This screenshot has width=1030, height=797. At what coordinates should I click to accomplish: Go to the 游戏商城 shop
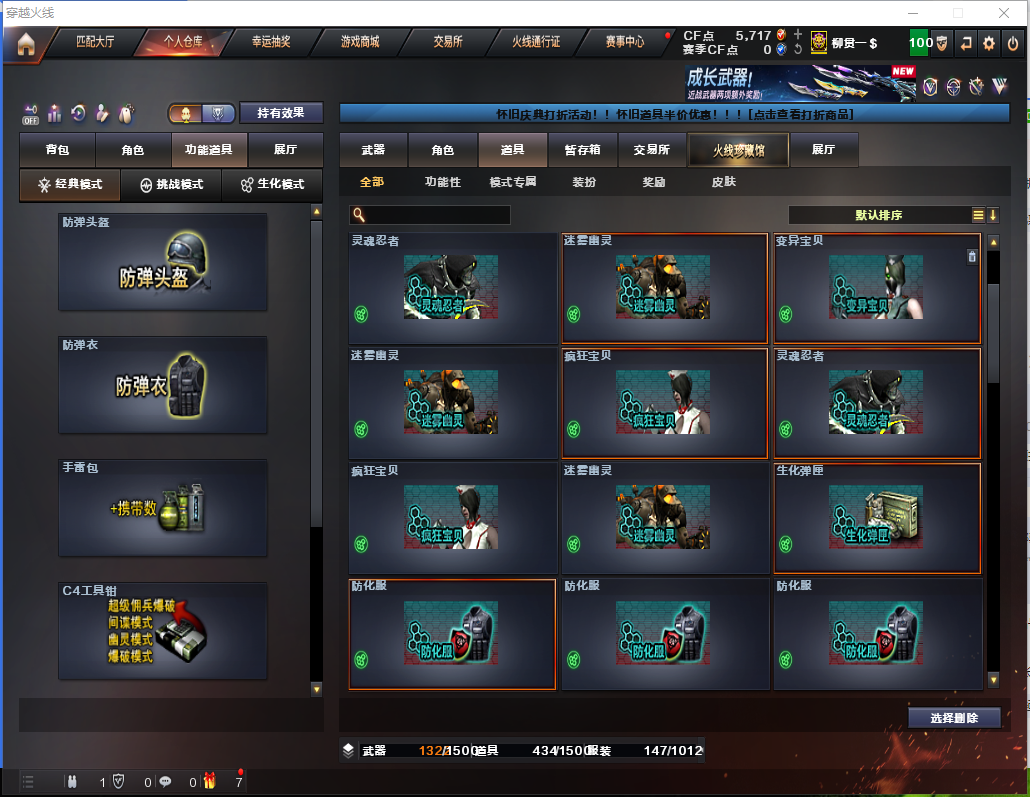click(x=360, y=42)
